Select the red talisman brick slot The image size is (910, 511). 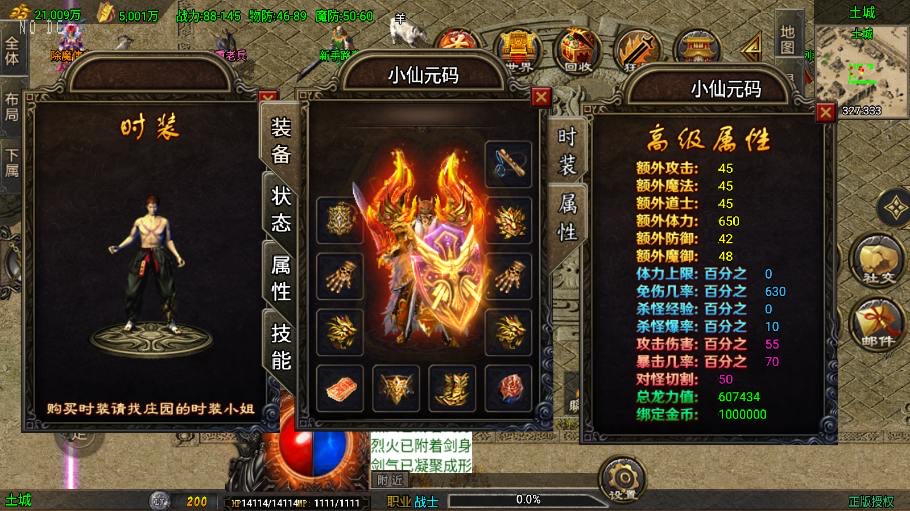340,388
